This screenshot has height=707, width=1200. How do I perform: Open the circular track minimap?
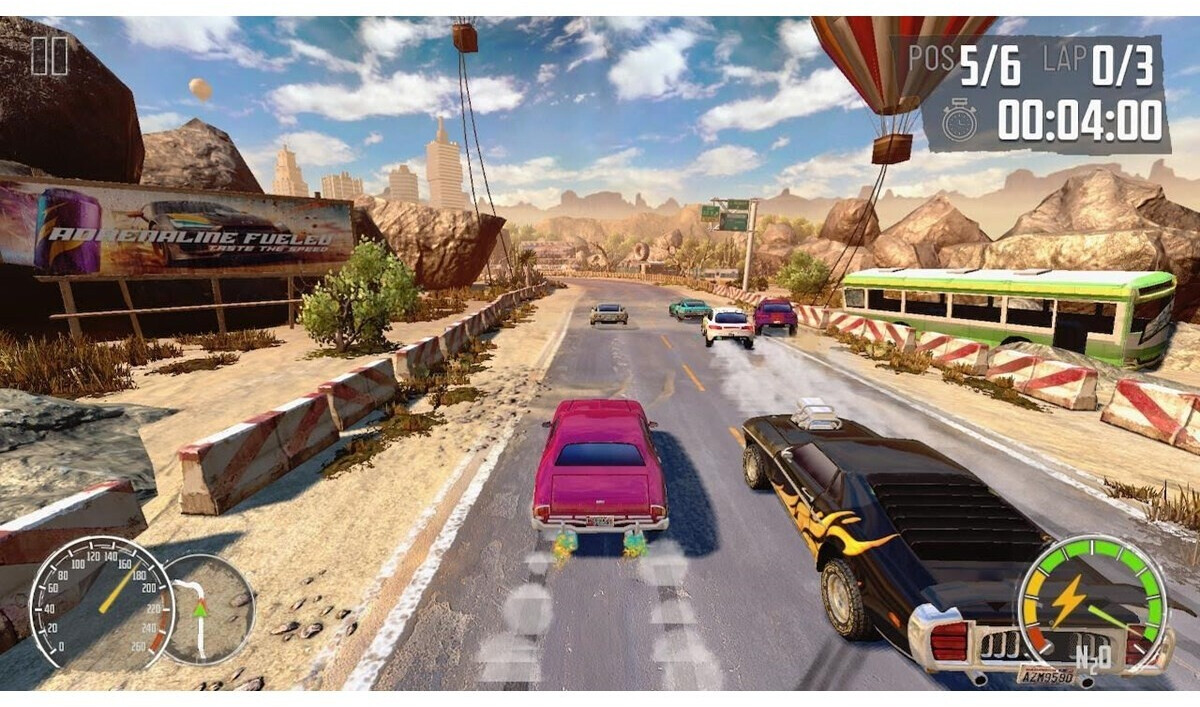208,609
